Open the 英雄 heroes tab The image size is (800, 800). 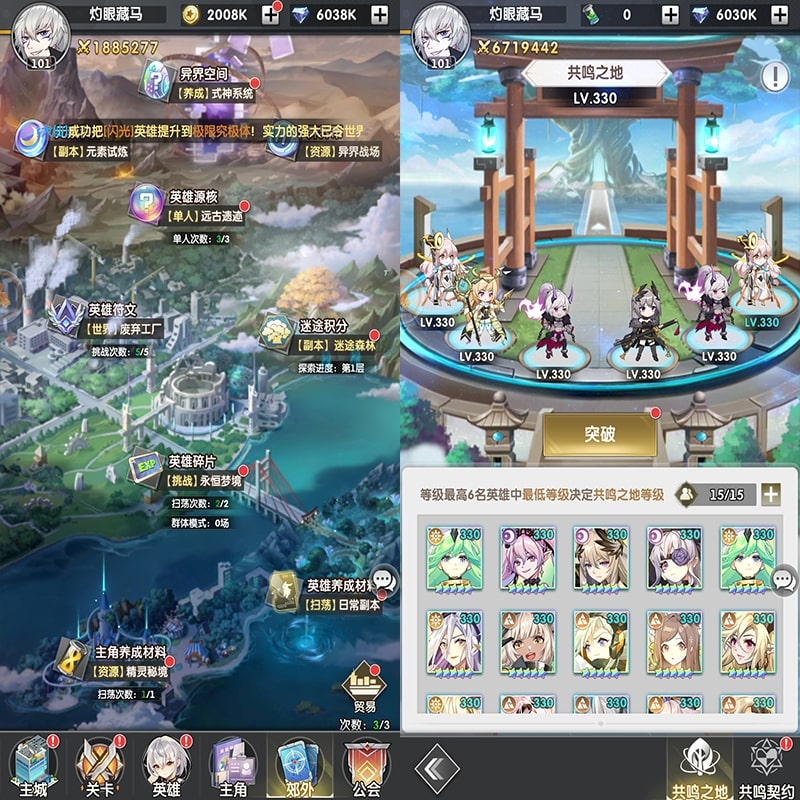pos(166,766)
